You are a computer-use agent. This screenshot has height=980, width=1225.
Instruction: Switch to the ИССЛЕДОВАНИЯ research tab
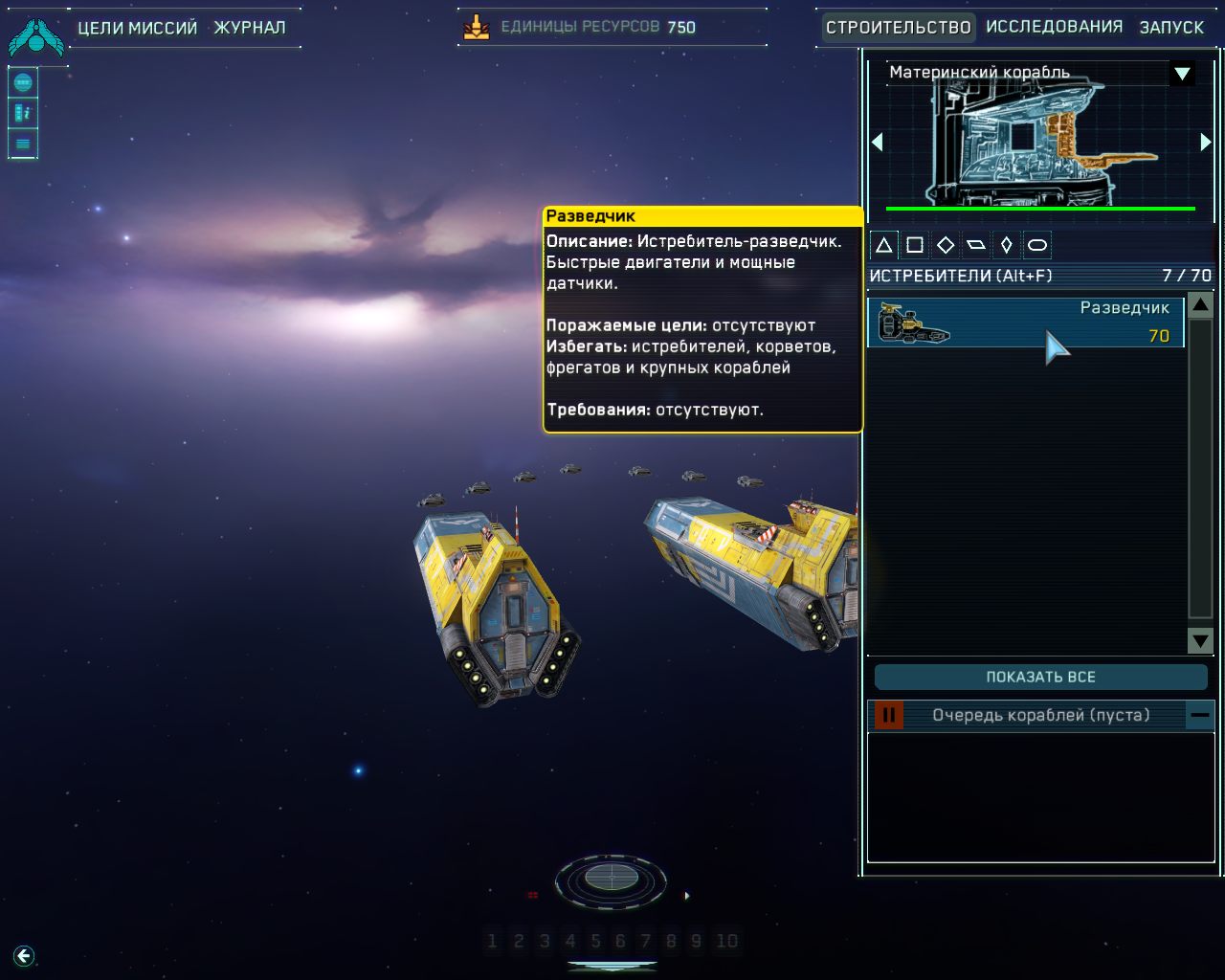point(1054,27)
